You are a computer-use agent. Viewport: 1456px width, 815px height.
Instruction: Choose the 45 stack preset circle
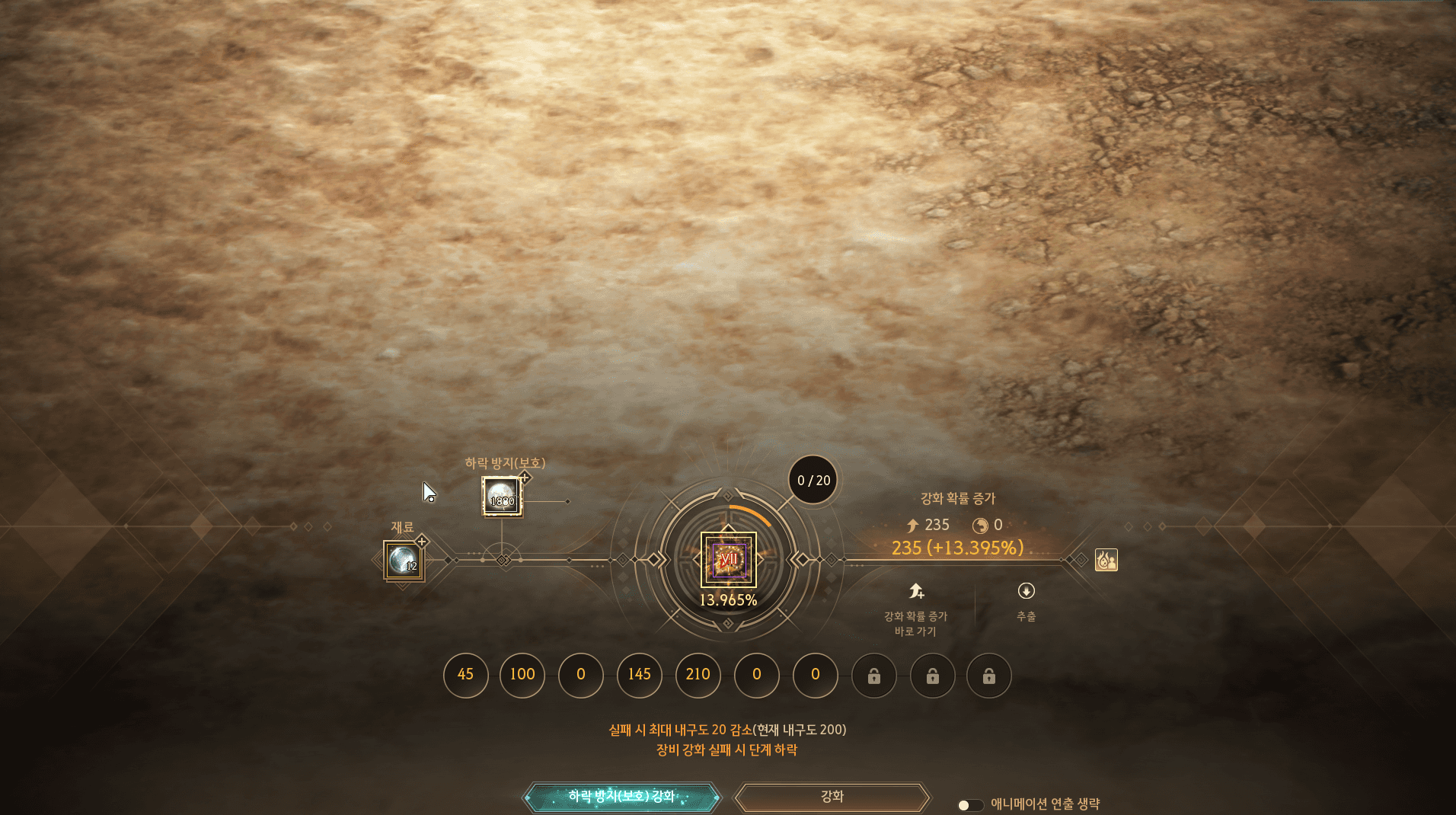465,675
